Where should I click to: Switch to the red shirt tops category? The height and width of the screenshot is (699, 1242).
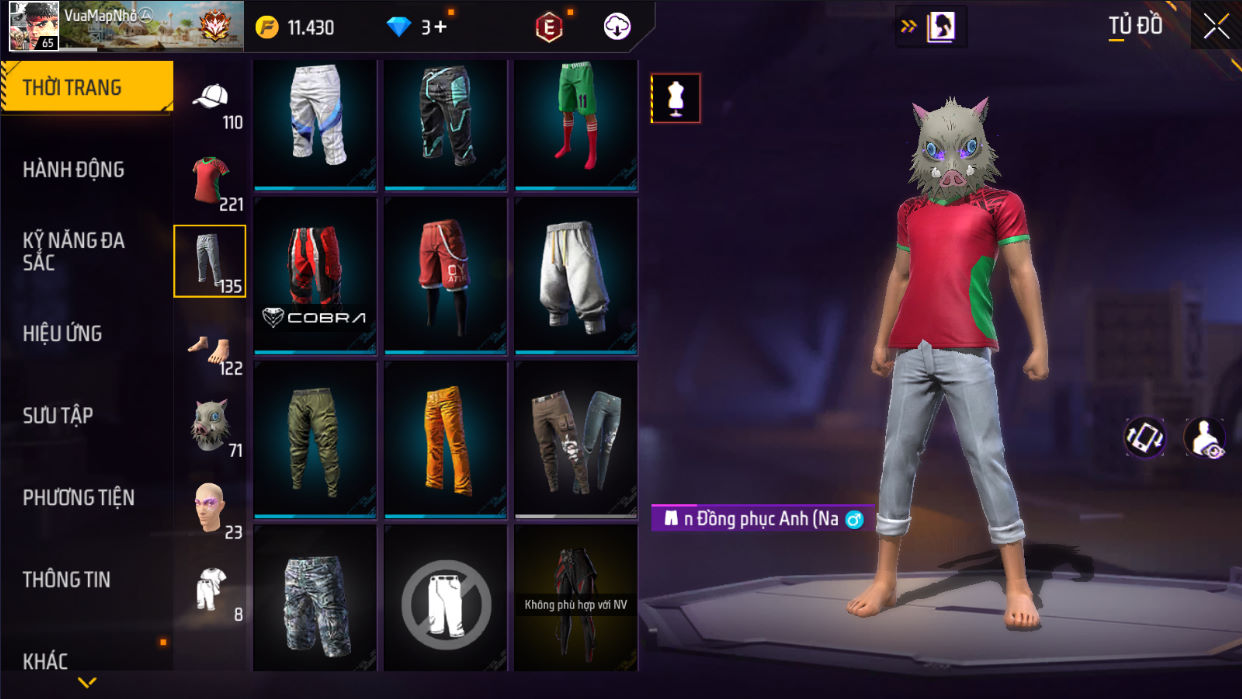[x=210, y=180]
